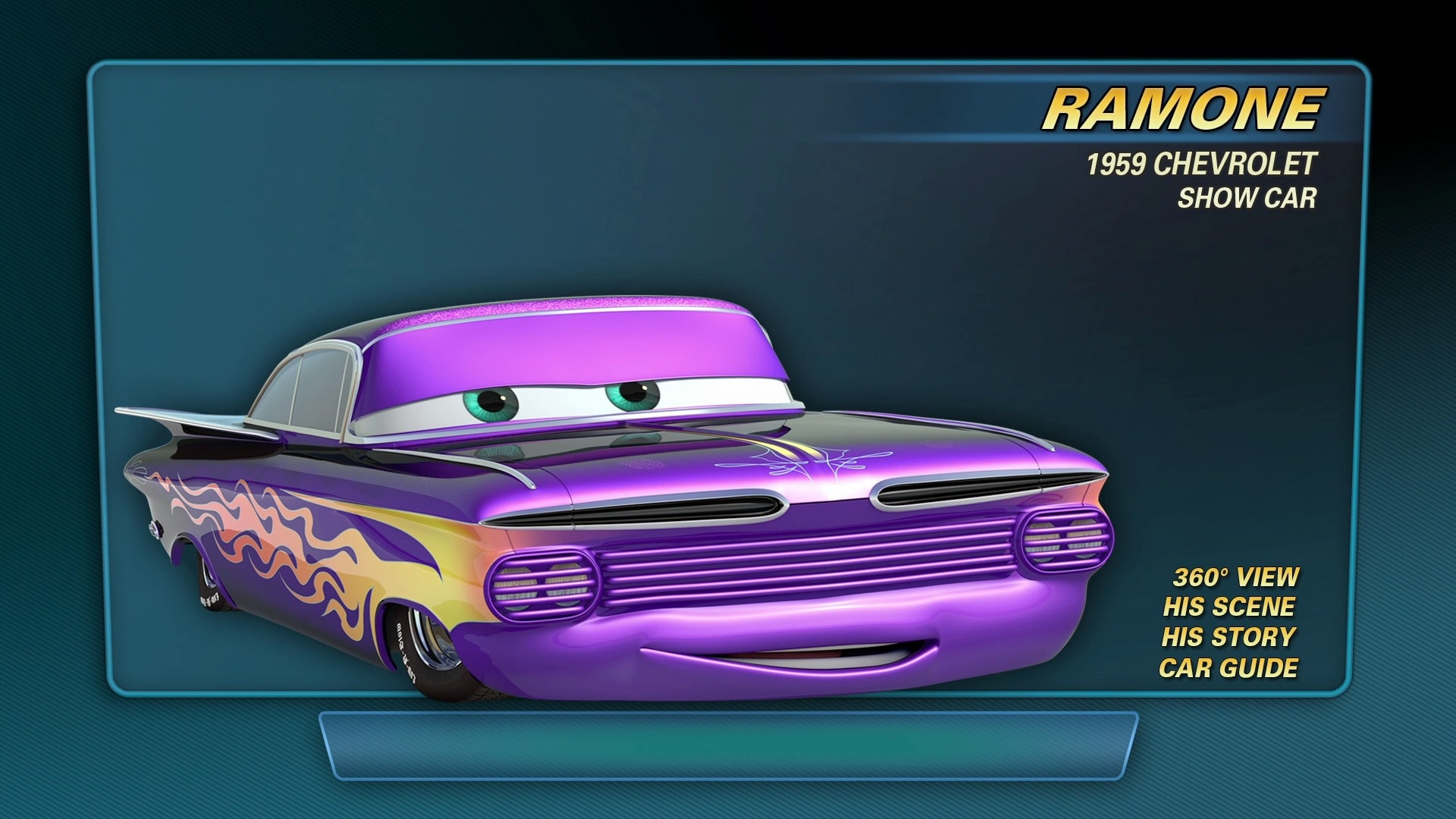Open the Car Guide
The width and height of the screenshot is (1456, 819).
click(1228, 668)
